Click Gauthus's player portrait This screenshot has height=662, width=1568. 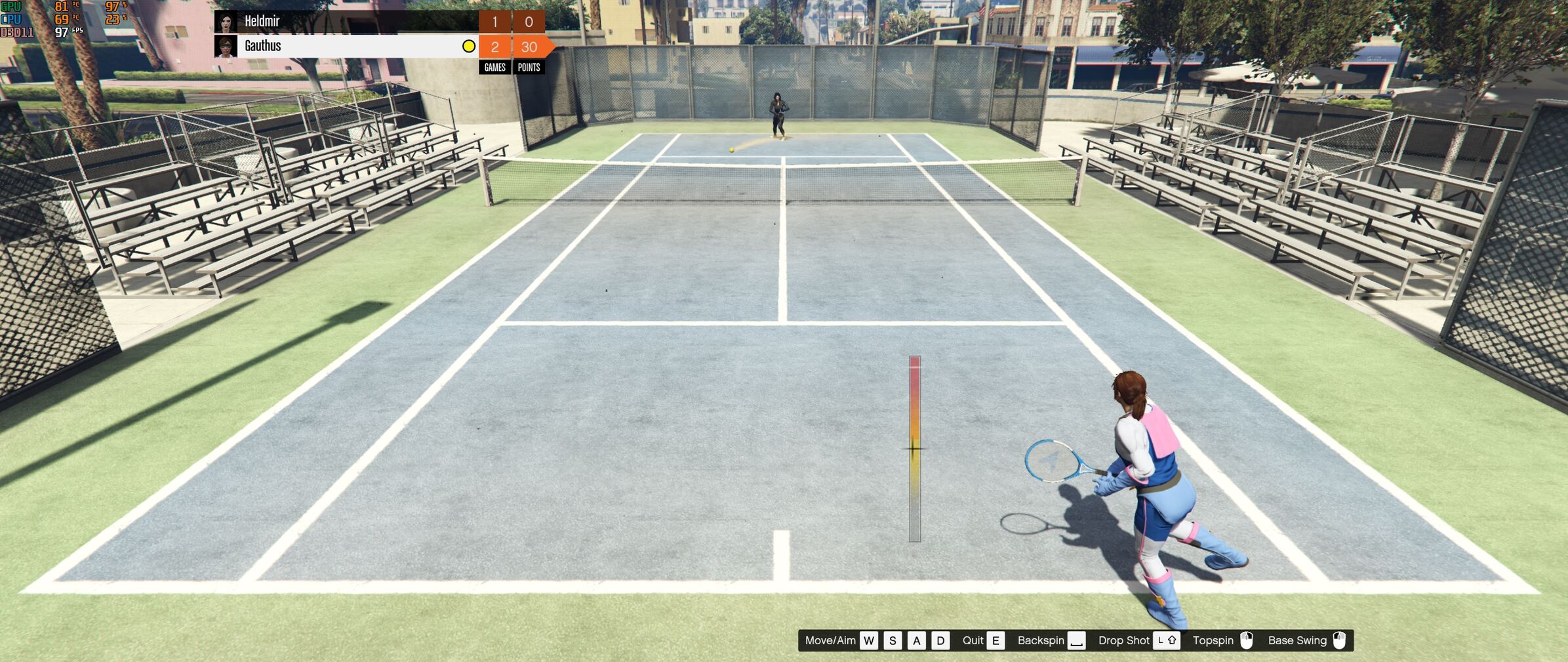226,47
